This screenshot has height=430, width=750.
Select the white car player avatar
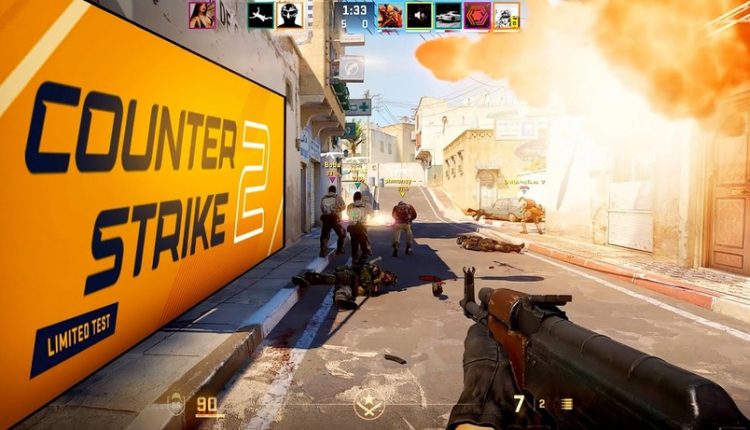click(448, 15)
